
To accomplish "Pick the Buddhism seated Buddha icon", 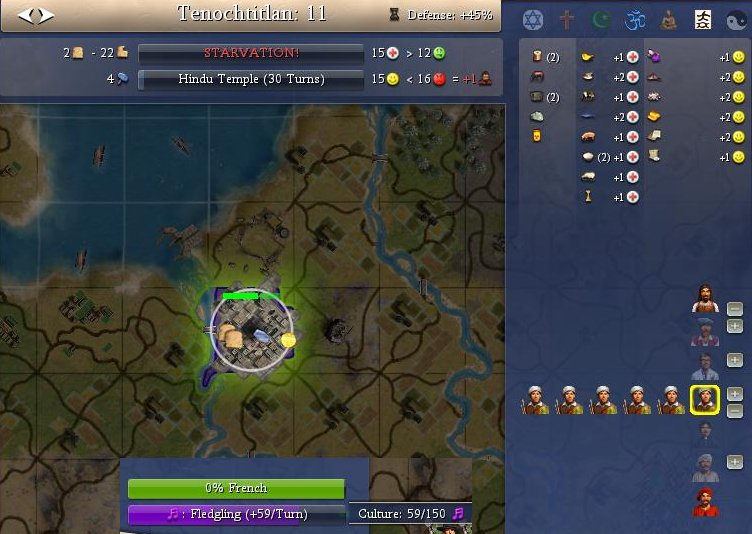I will click(669, 19).
